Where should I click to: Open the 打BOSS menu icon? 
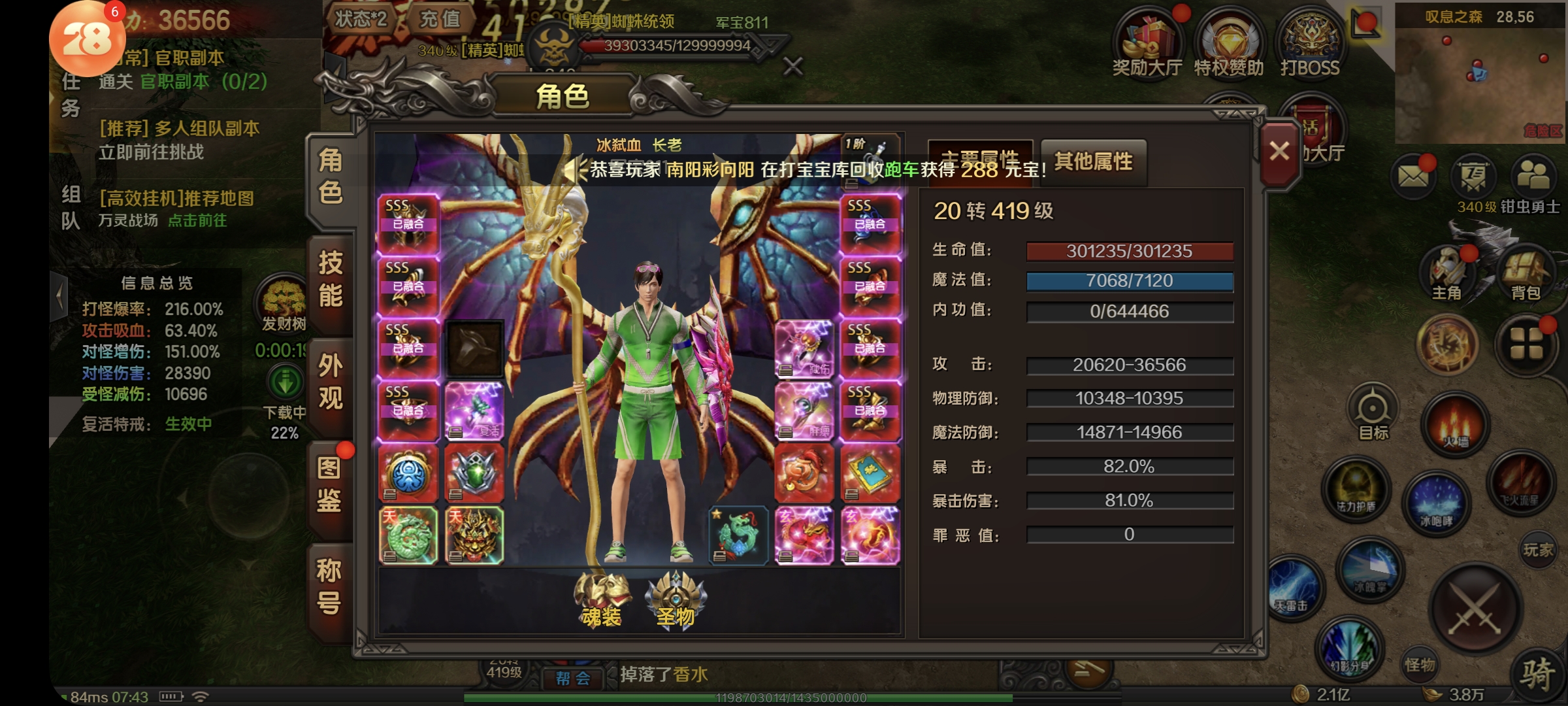point(1310,44)
